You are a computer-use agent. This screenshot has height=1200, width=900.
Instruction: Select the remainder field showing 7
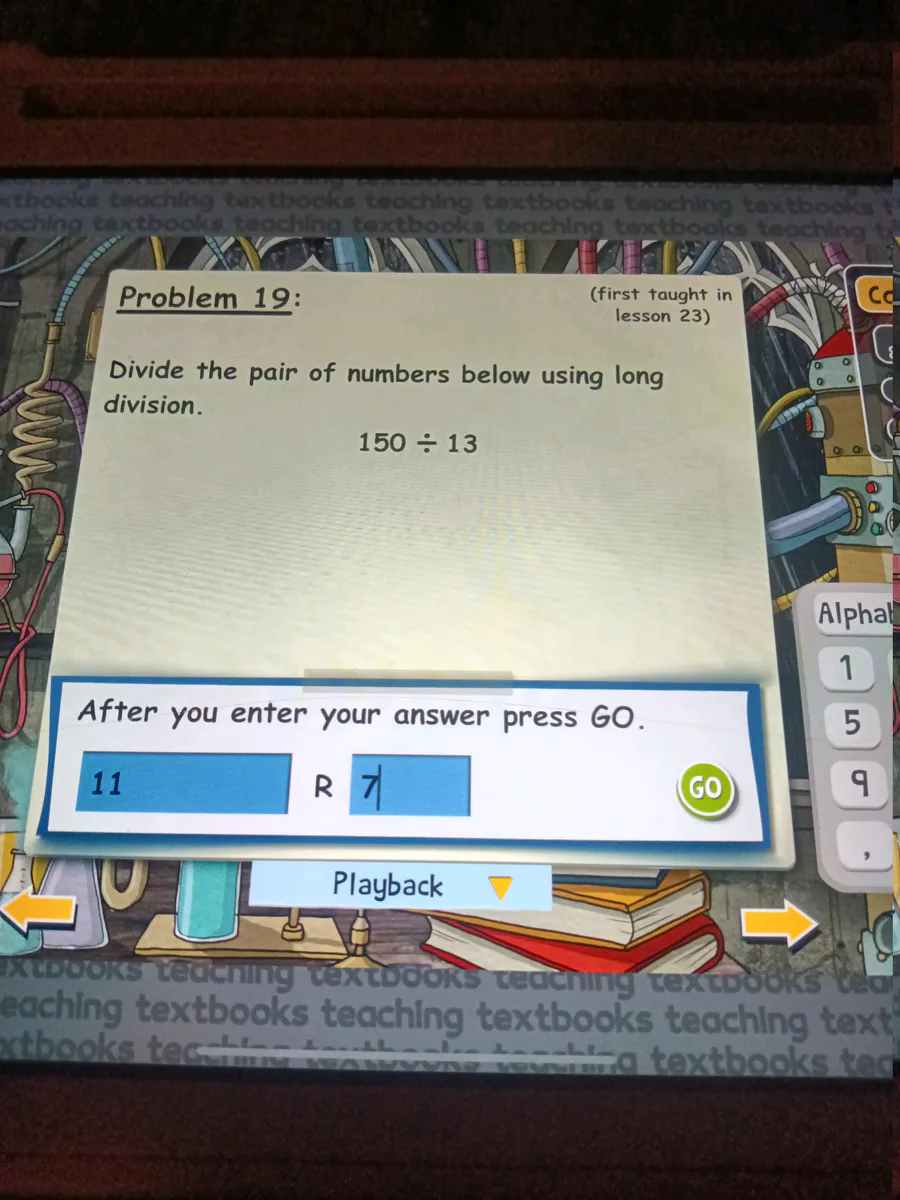[x=410, y=786]
